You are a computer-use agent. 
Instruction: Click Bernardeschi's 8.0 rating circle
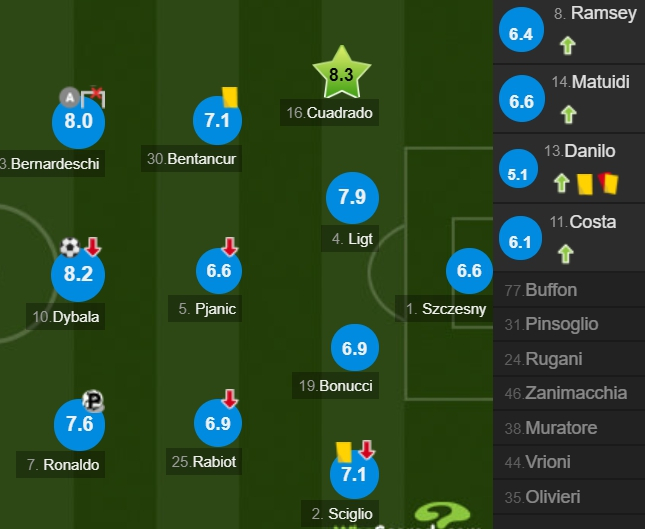(78, 122)
